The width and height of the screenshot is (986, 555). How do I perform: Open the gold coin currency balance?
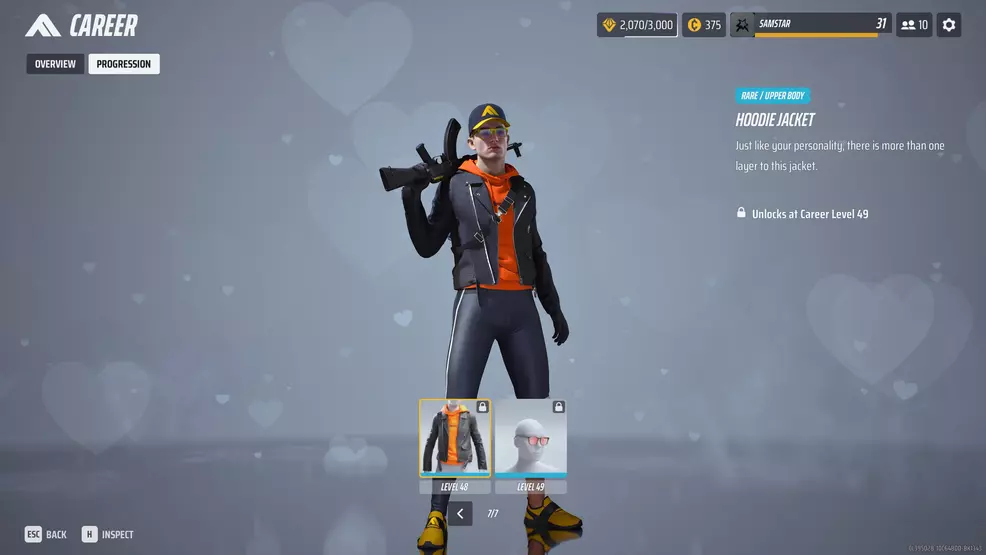coord(704,25)
